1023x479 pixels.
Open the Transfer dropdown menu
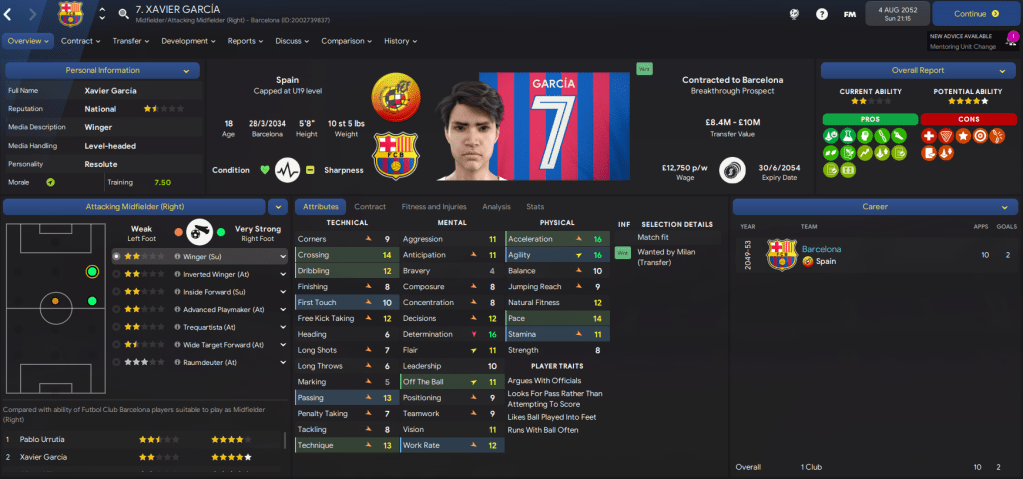(x=132, y=41)
